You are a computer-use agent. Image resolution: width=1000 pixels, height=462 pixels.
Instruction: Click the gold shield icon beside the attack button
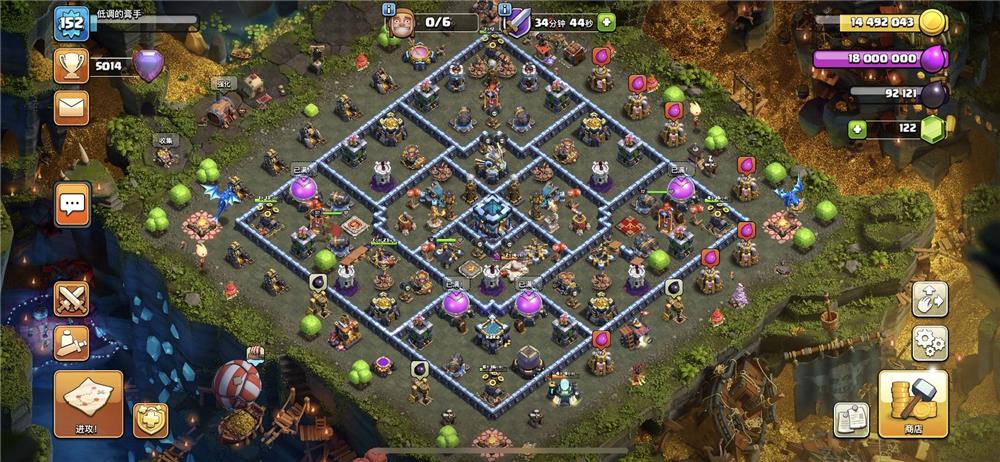tap(150, 419)
